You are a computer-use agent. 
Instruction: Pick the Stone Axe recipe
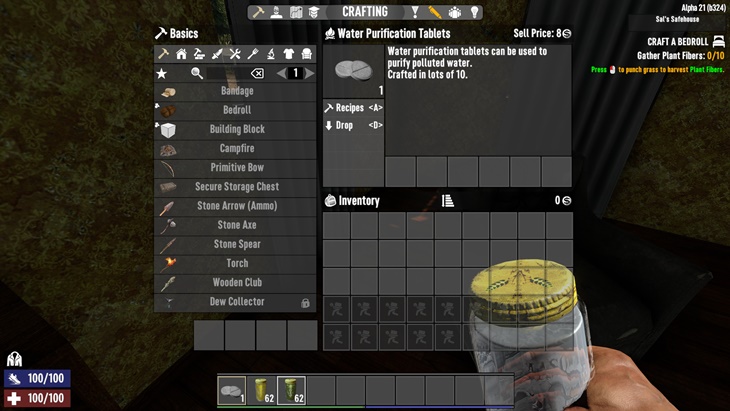tap(236, 225)
